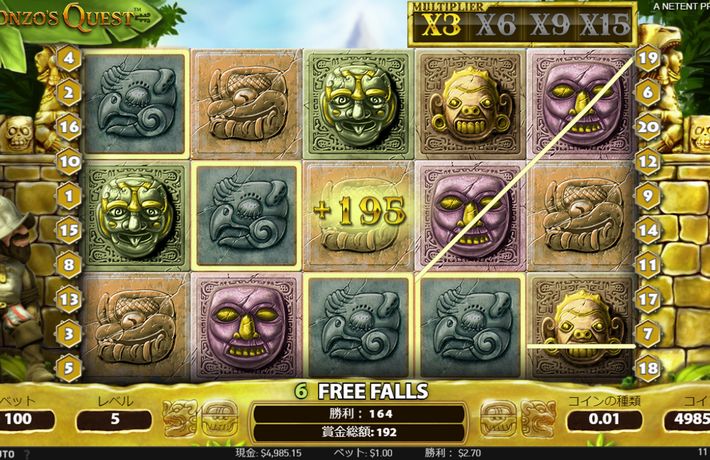
Task: Highlight payline marker 5
Action: [x=69, y=367]
